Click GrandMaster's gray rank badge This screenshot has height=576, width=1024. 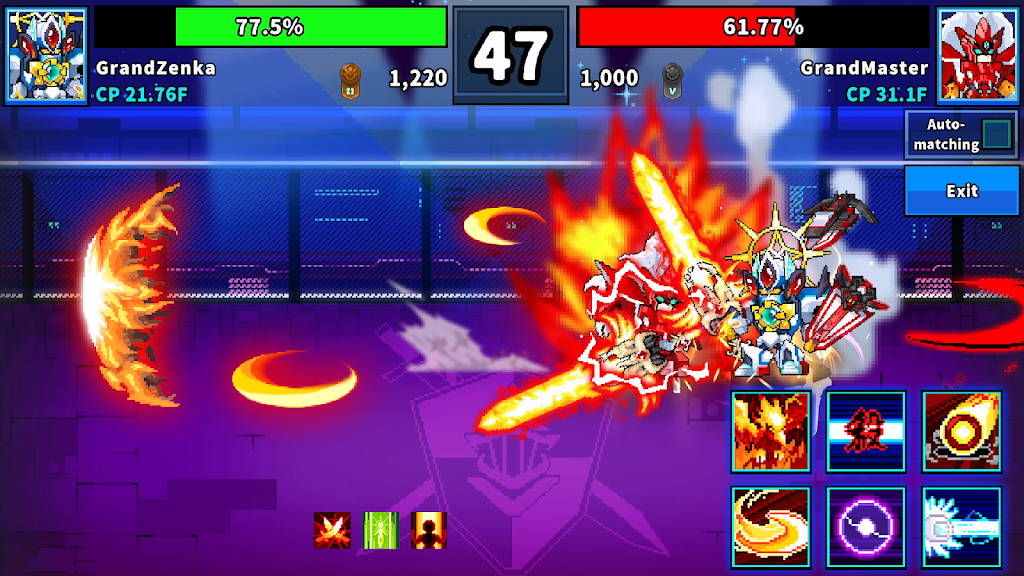pos(673,78)
